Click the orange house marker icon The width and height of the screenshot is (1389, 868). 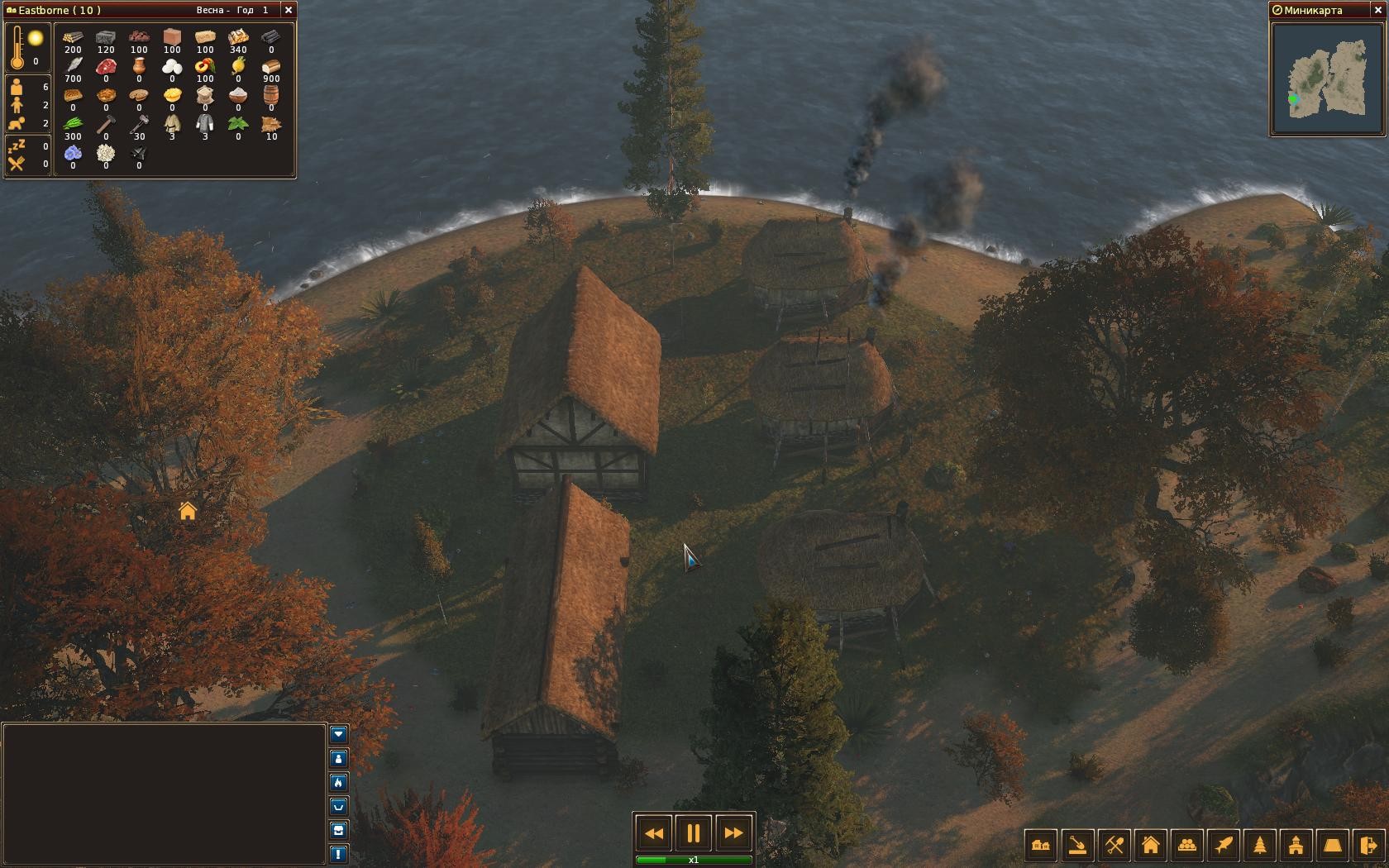pyautogui.click(x=188, y=512)
